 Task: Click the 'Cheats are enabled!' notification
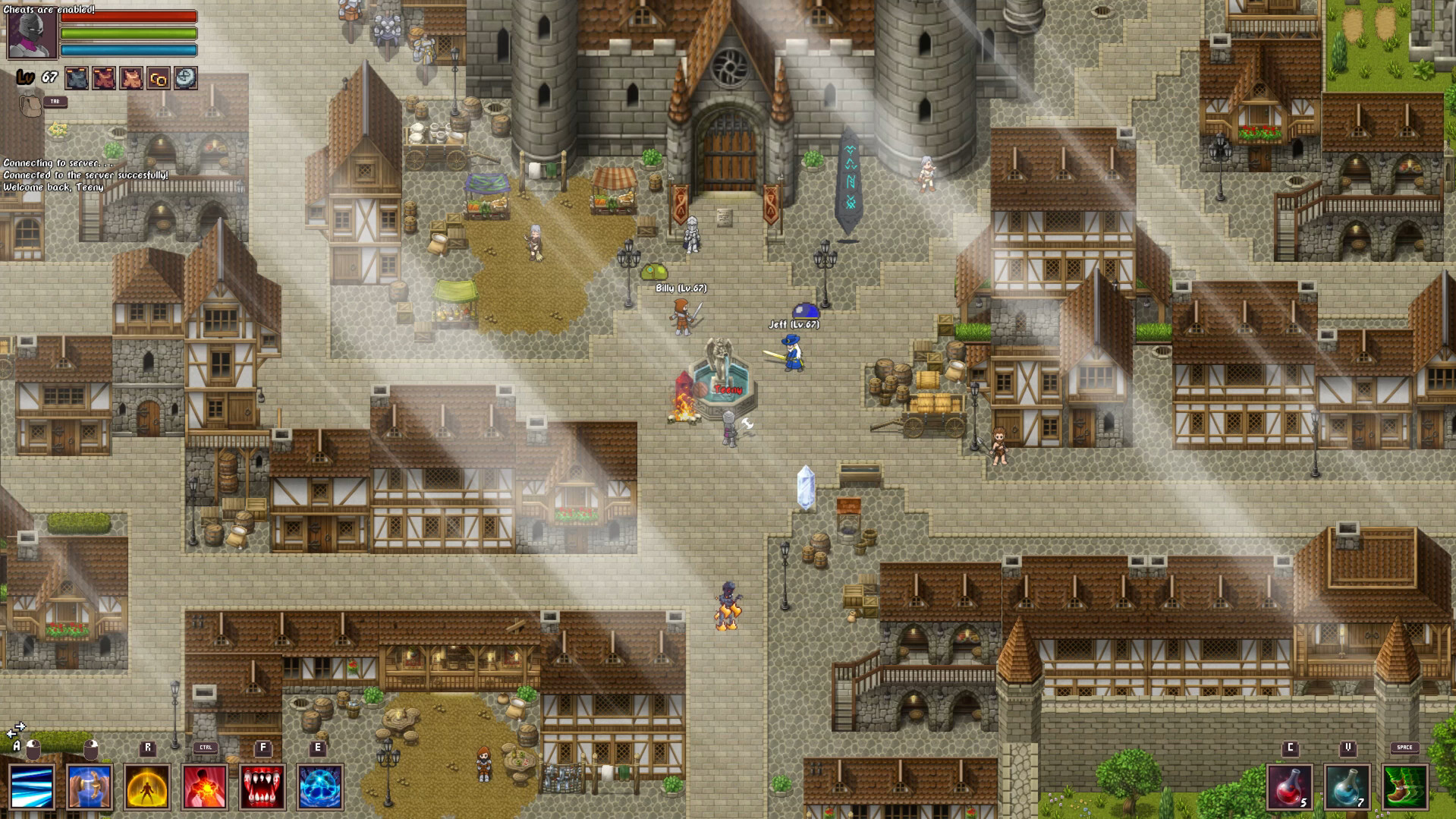[47, 9]
